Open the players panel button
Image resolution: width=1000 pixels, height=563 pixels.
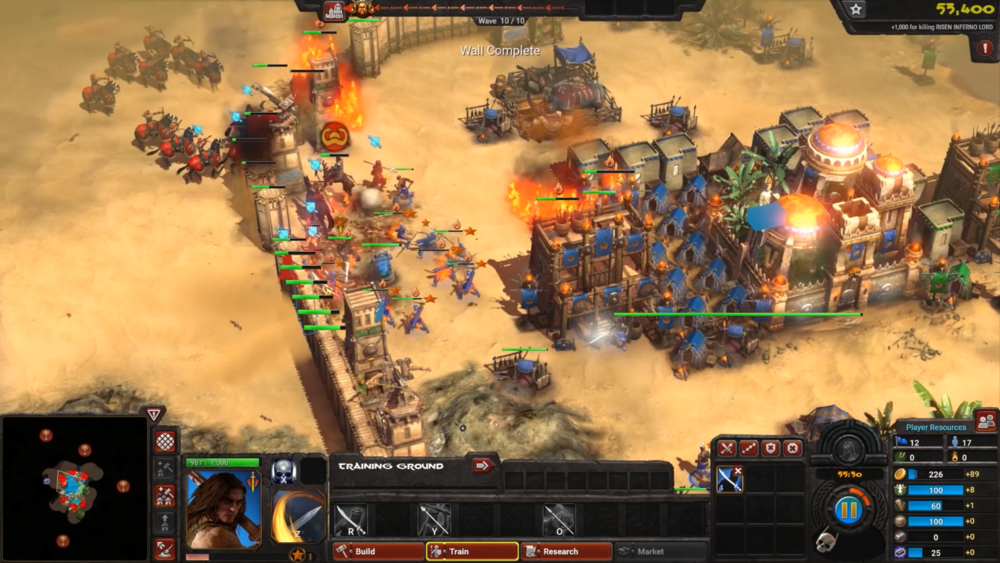coord(986,421)
